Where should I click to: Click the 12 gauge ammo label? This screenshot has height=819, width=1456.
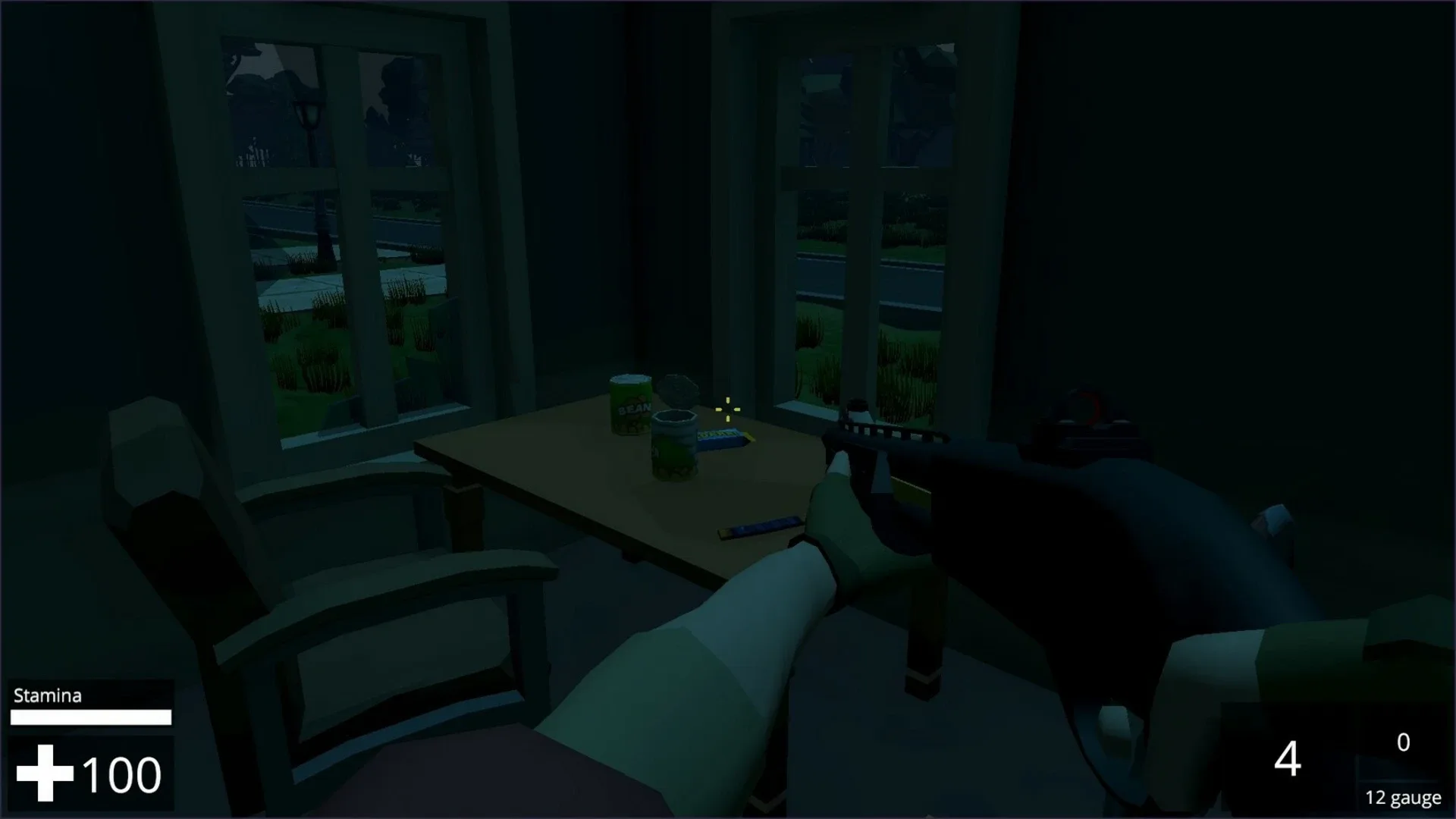coord(1404,797)
